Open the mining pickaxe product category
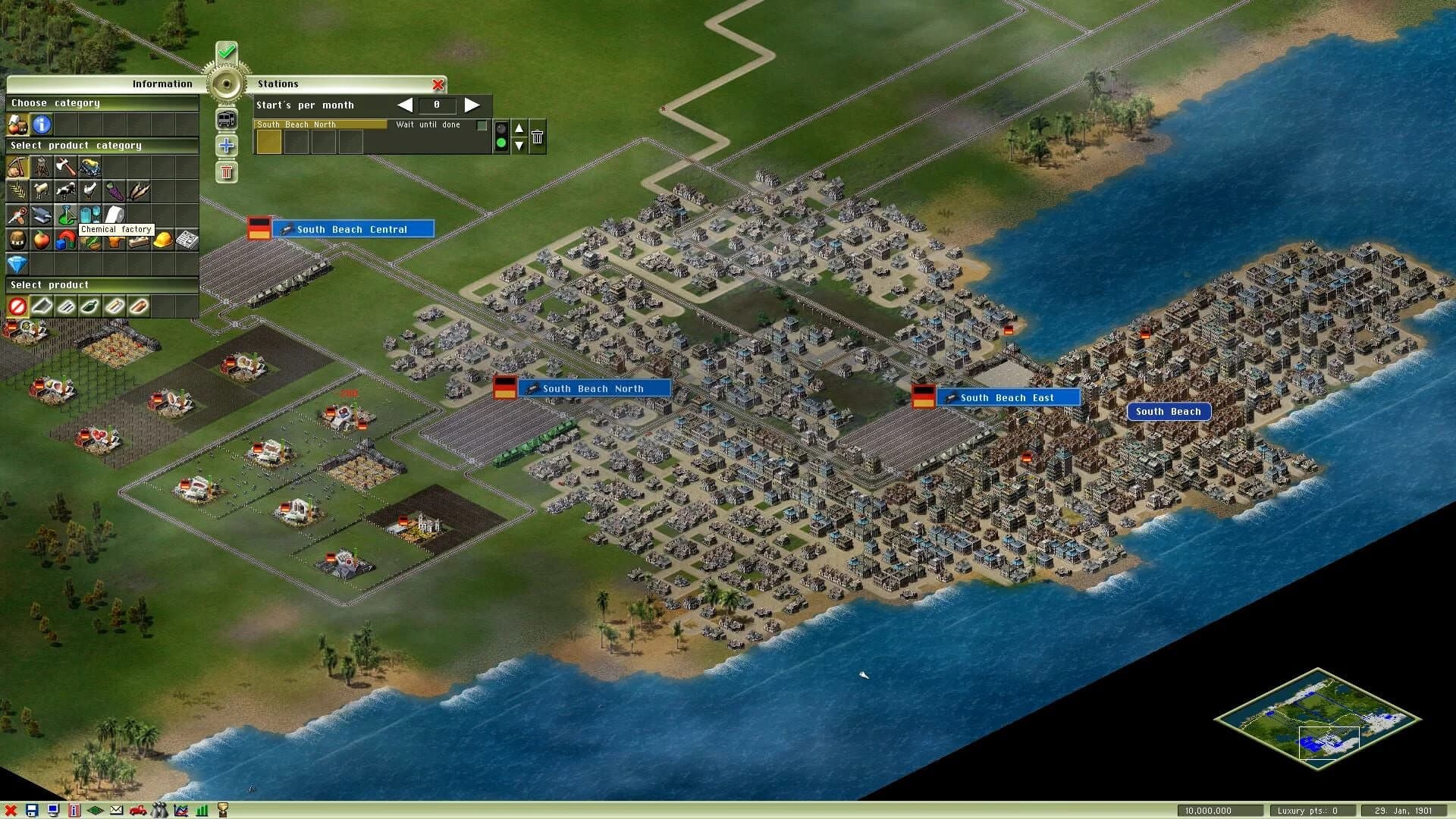This screenshot has width=1456, height=819. click(17, 168)
